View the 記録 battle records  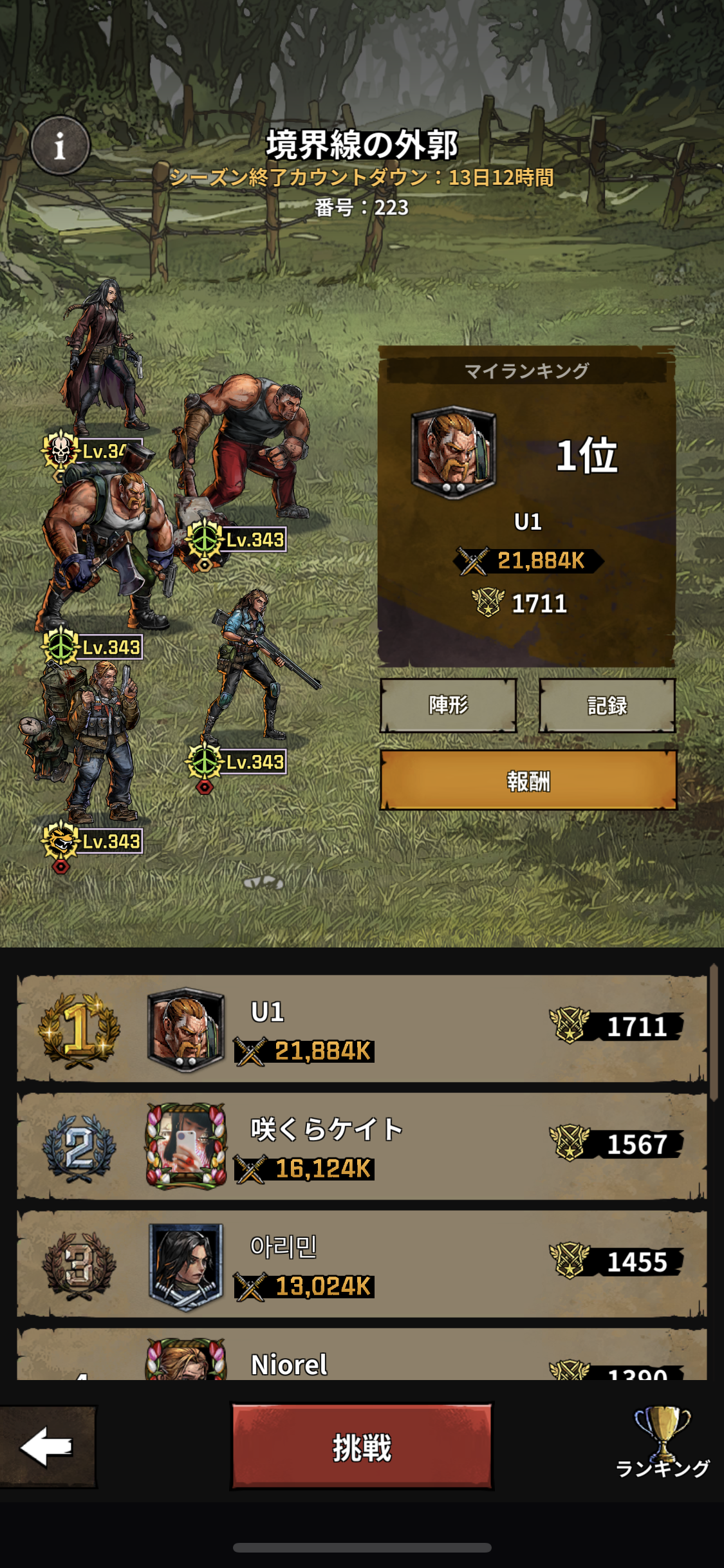pos(607,705)
